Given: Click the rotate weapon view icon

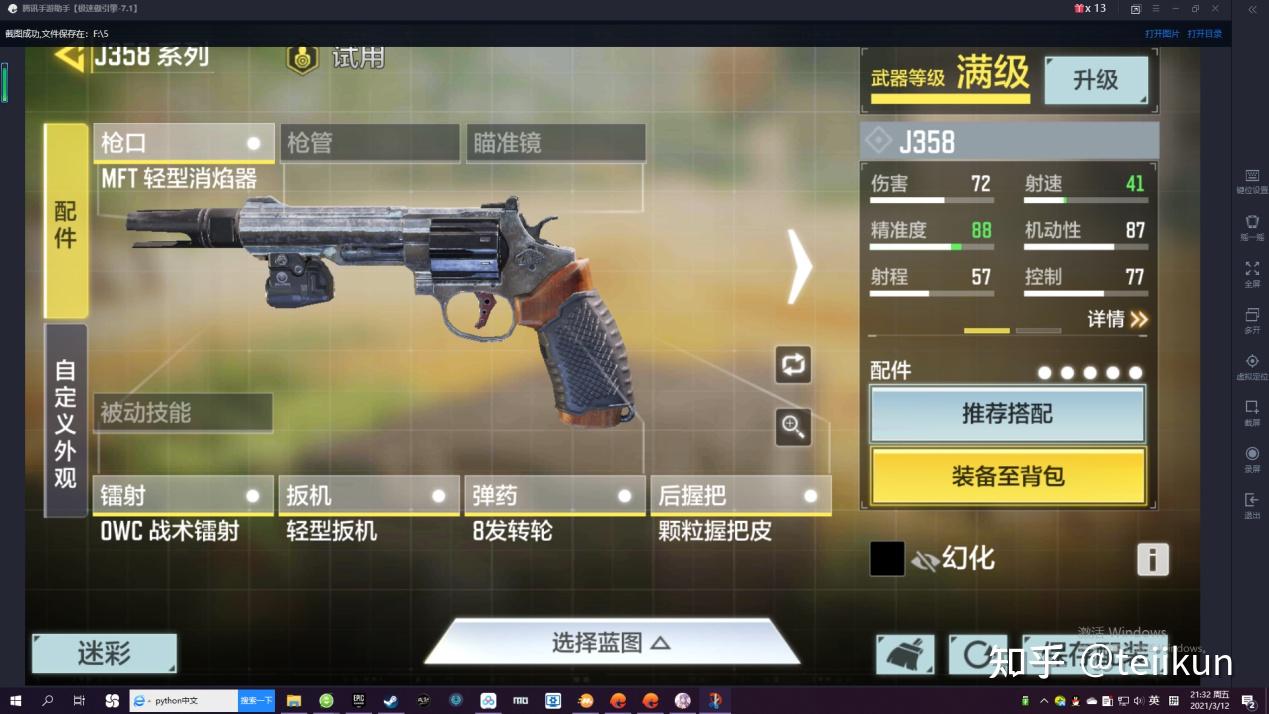Looking at the screenshot, I should (x=793, y=365).
